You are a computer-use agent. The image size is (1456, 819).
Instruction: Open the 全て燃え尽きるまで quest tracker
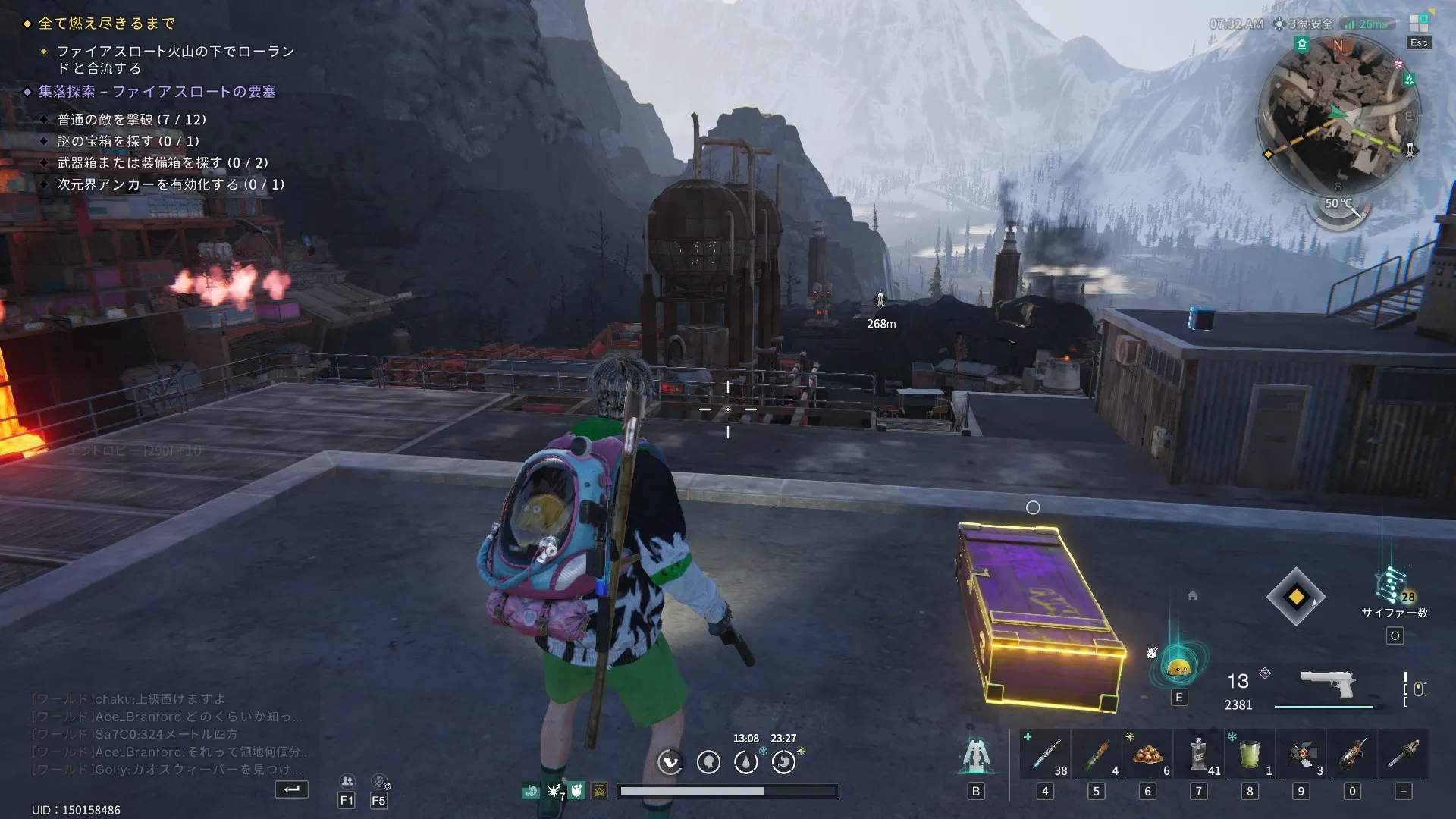pyautogui.click(x=107, y=24)
